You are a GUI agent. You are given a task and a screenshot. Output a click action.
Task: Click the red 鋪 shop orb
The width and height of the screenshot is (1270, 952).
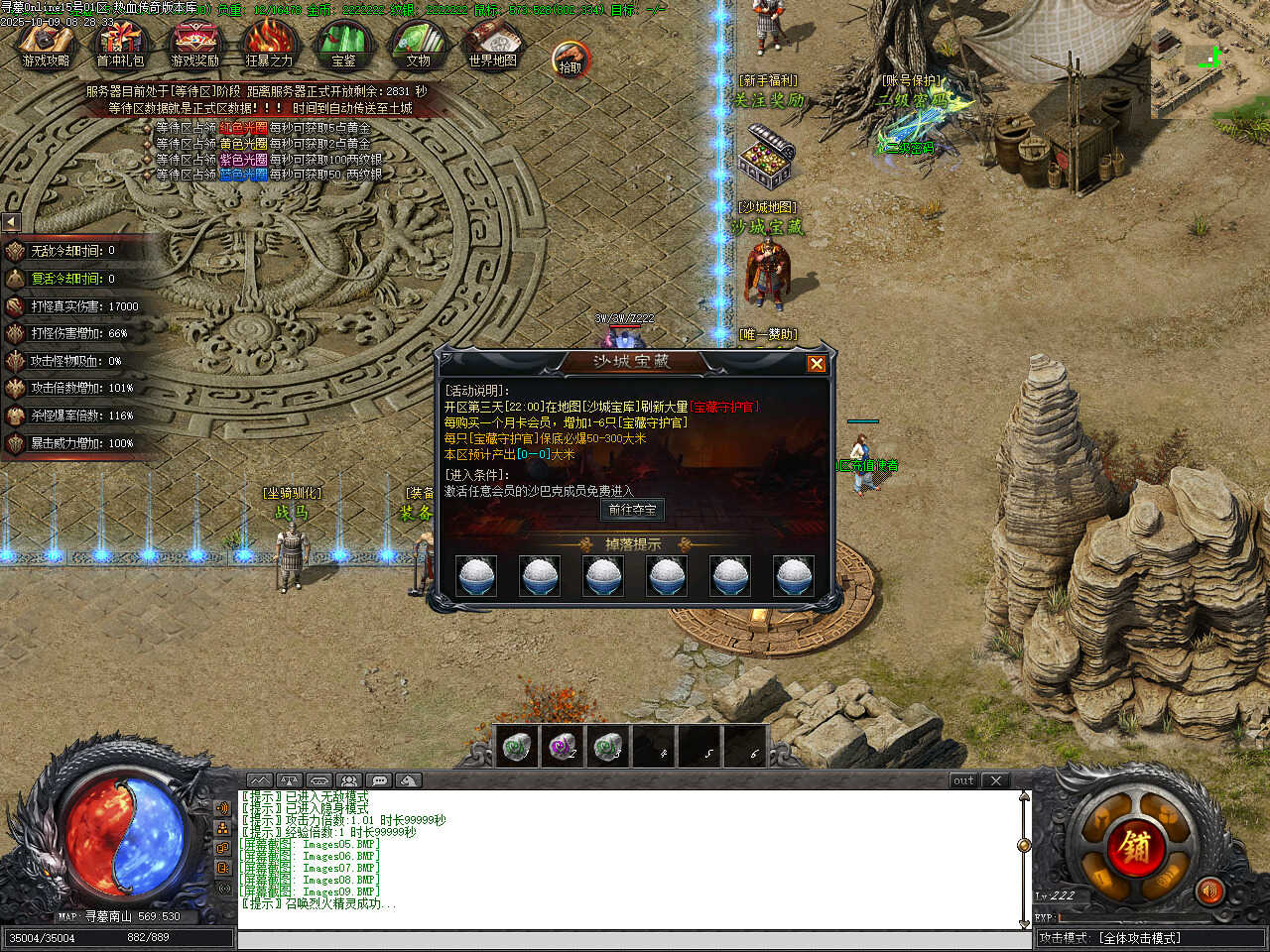[1136, 848]
